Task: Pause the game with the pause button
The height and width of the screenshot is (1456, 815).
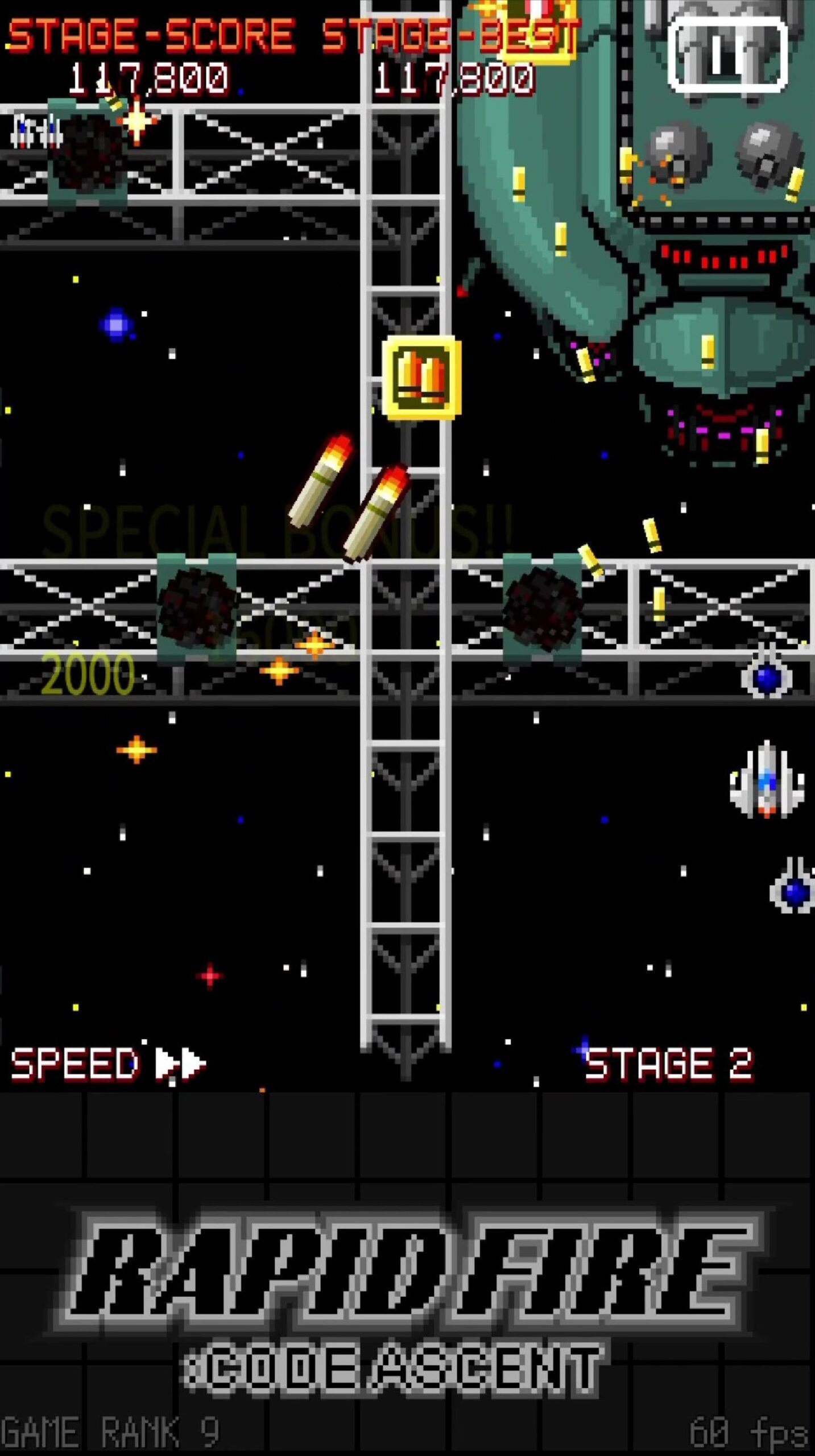Action: point(727,55)
